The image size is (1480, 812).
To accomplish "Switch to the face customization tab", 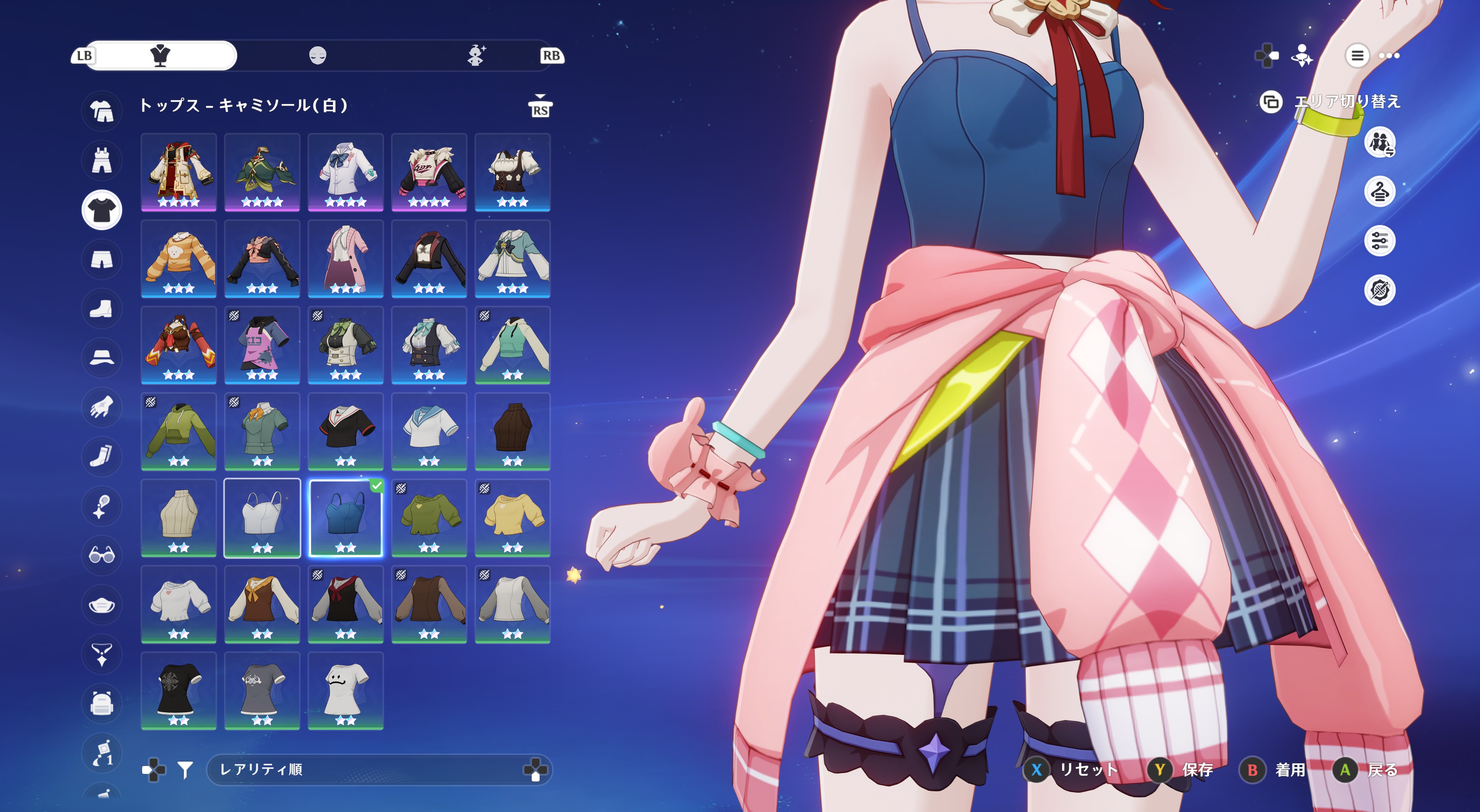I will (x=318, y=56).
